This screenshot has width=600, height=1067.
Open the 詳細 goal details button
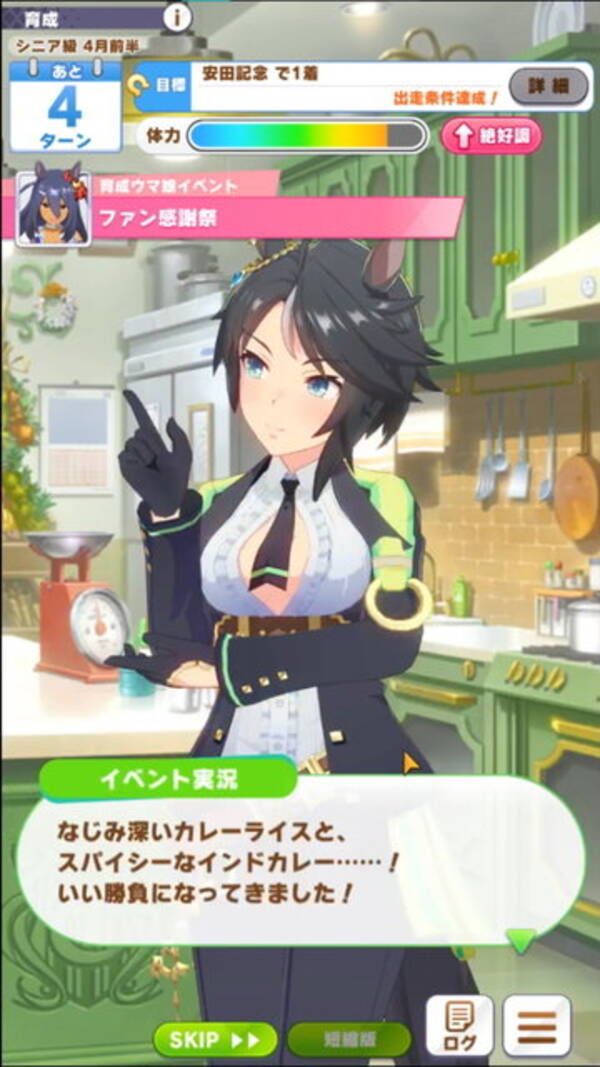(x=548, y=87)
